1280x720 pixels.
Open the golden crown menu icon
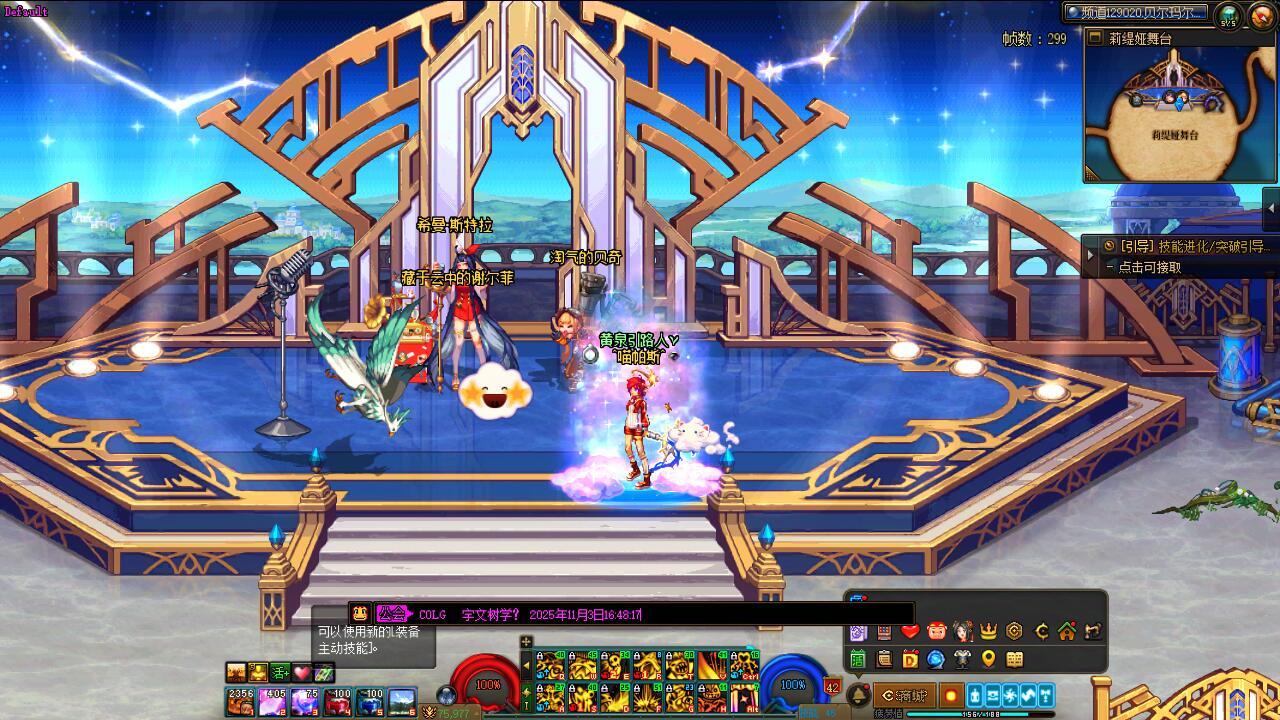[x=989, y=631]
